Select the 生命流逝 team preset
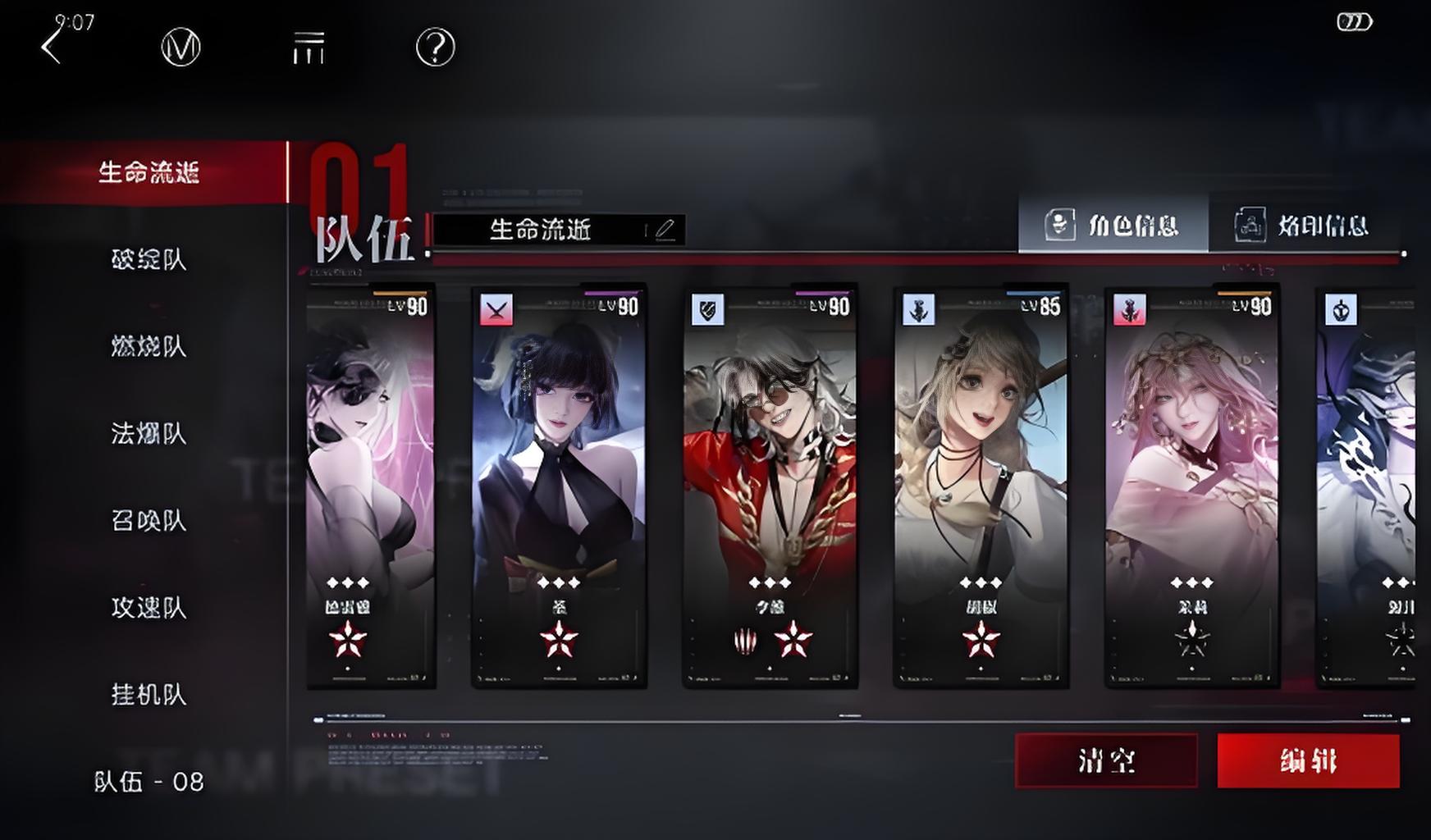This screenshot has height=840, width=1431. point(149,172)
